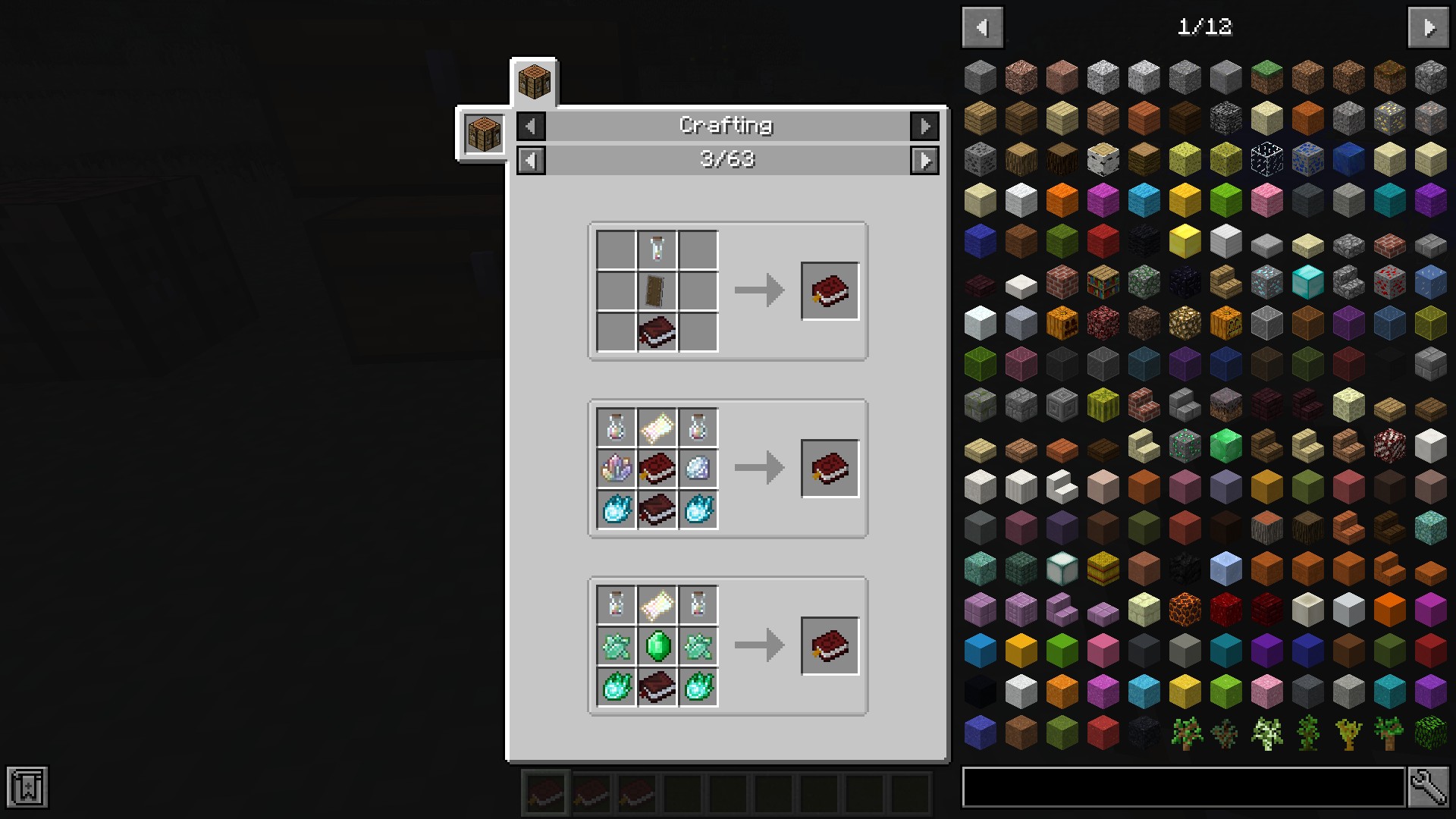1456x819 pixels.
Task: Click the crafting table catalyst icon beside Crafting
Action: point(484,134)
